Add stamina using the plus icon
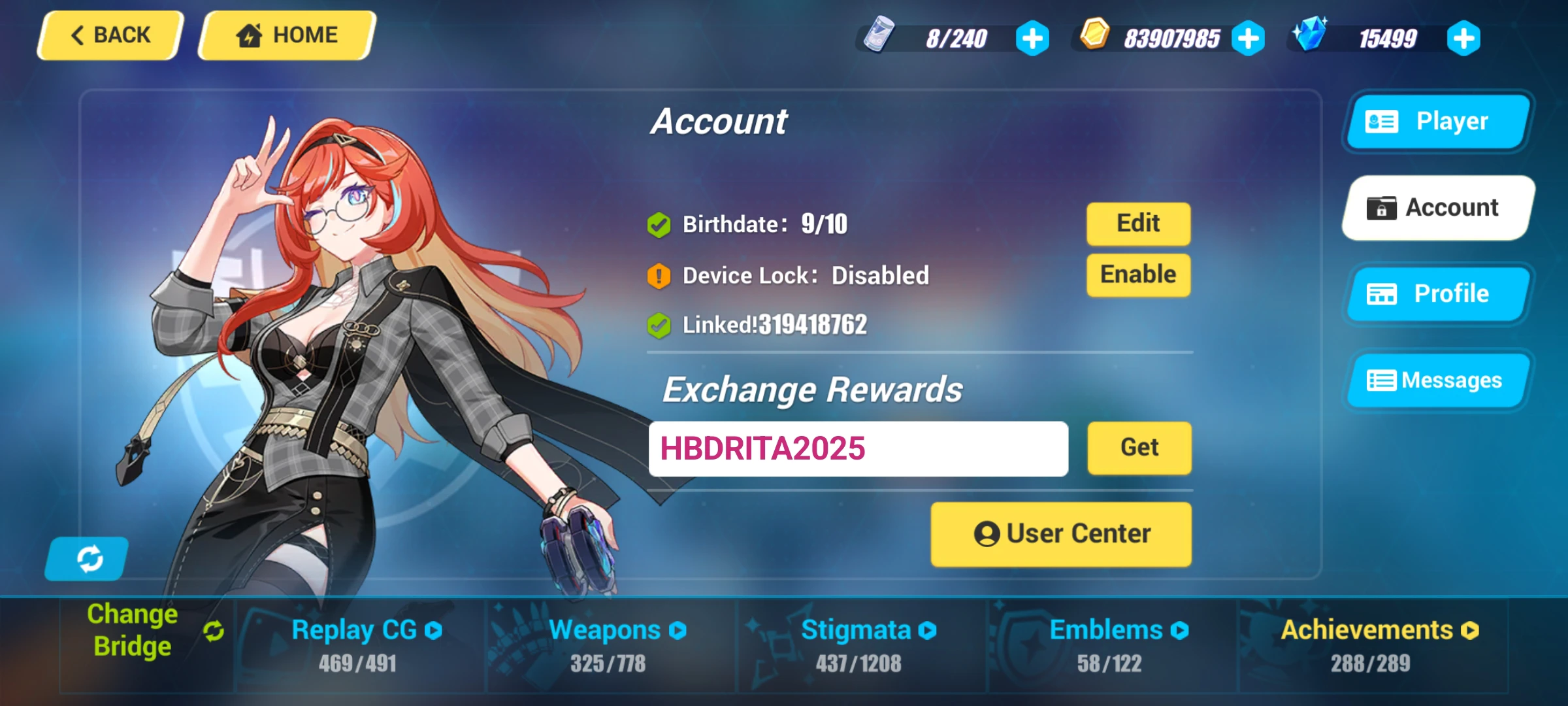1568x706 pixels. point(1031,38)
